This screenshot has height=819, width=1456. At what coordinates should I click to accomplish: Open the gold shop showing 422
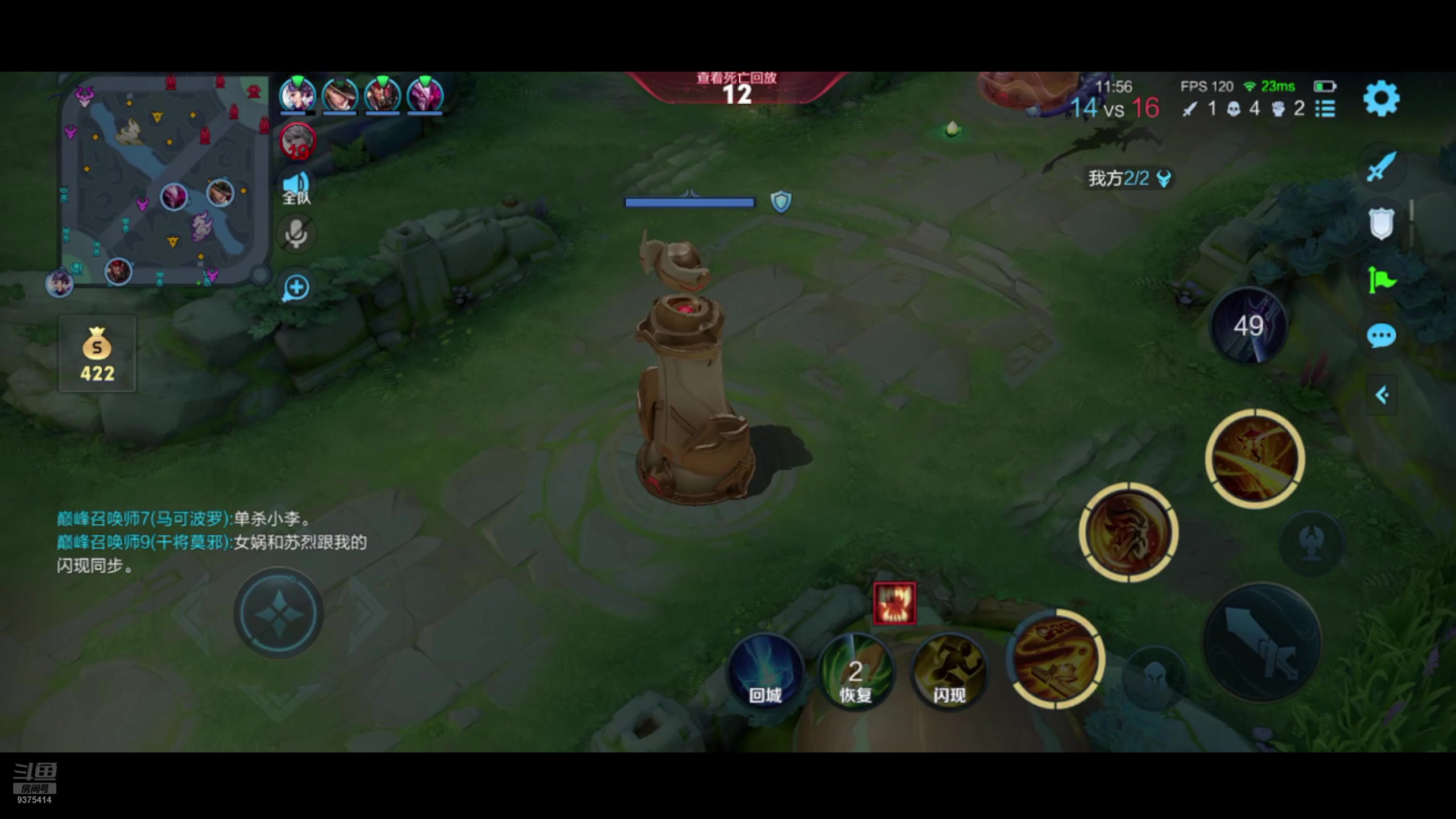[x=97, y=354]
